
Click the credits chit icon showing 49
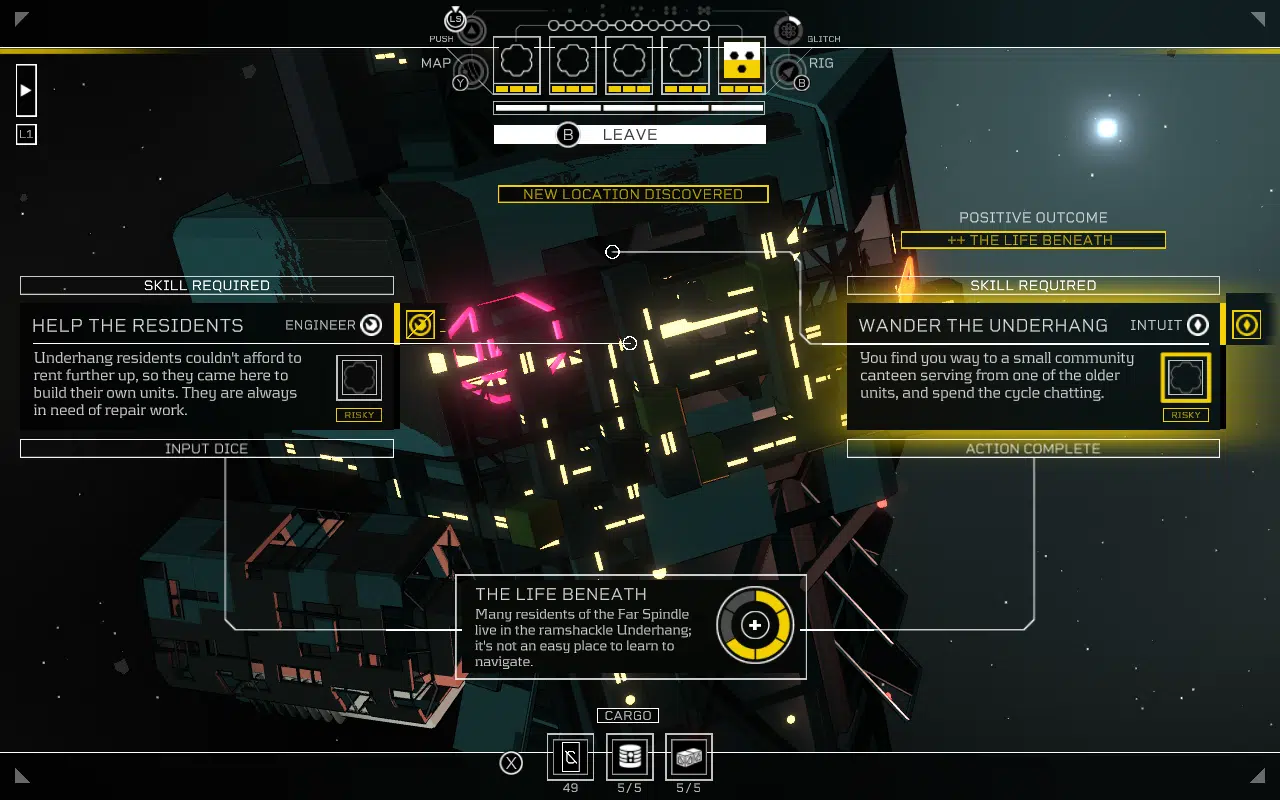tap(570, 757)
